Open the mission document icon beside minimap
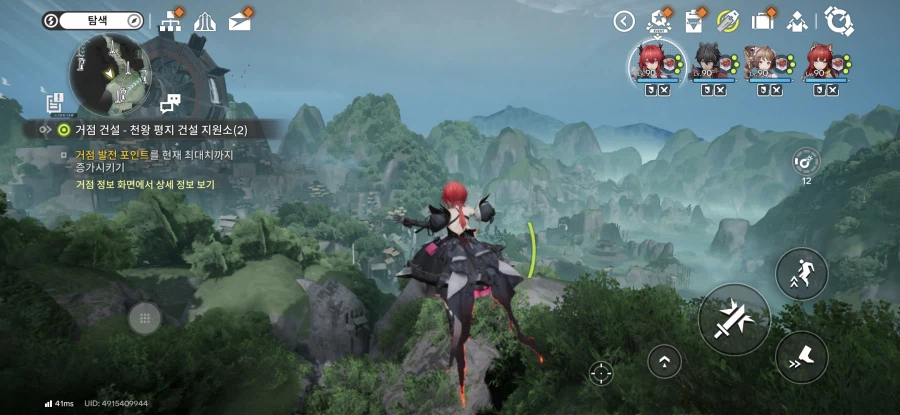Screen dimensions: 900x415 (54, 102)
